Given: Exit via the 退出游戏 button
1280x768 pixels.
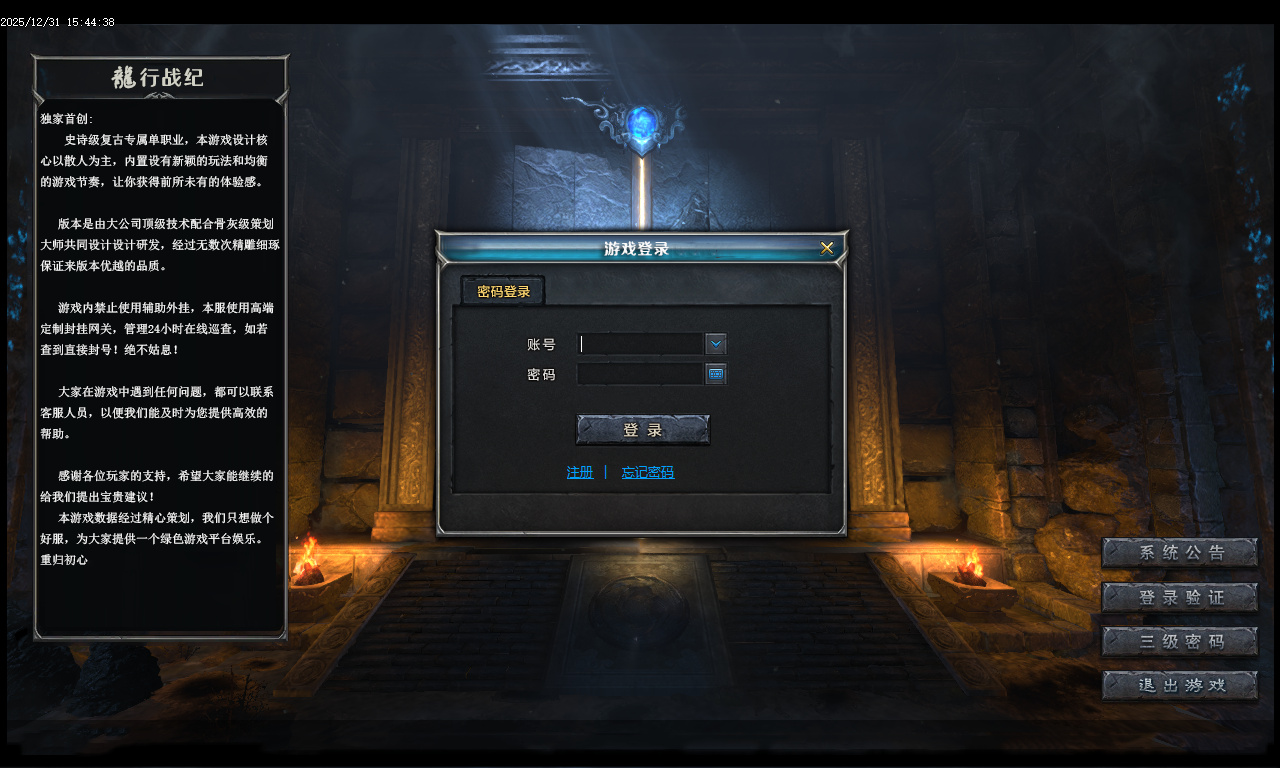Looking at the screenshot, I should click(x=1180, y=685).
